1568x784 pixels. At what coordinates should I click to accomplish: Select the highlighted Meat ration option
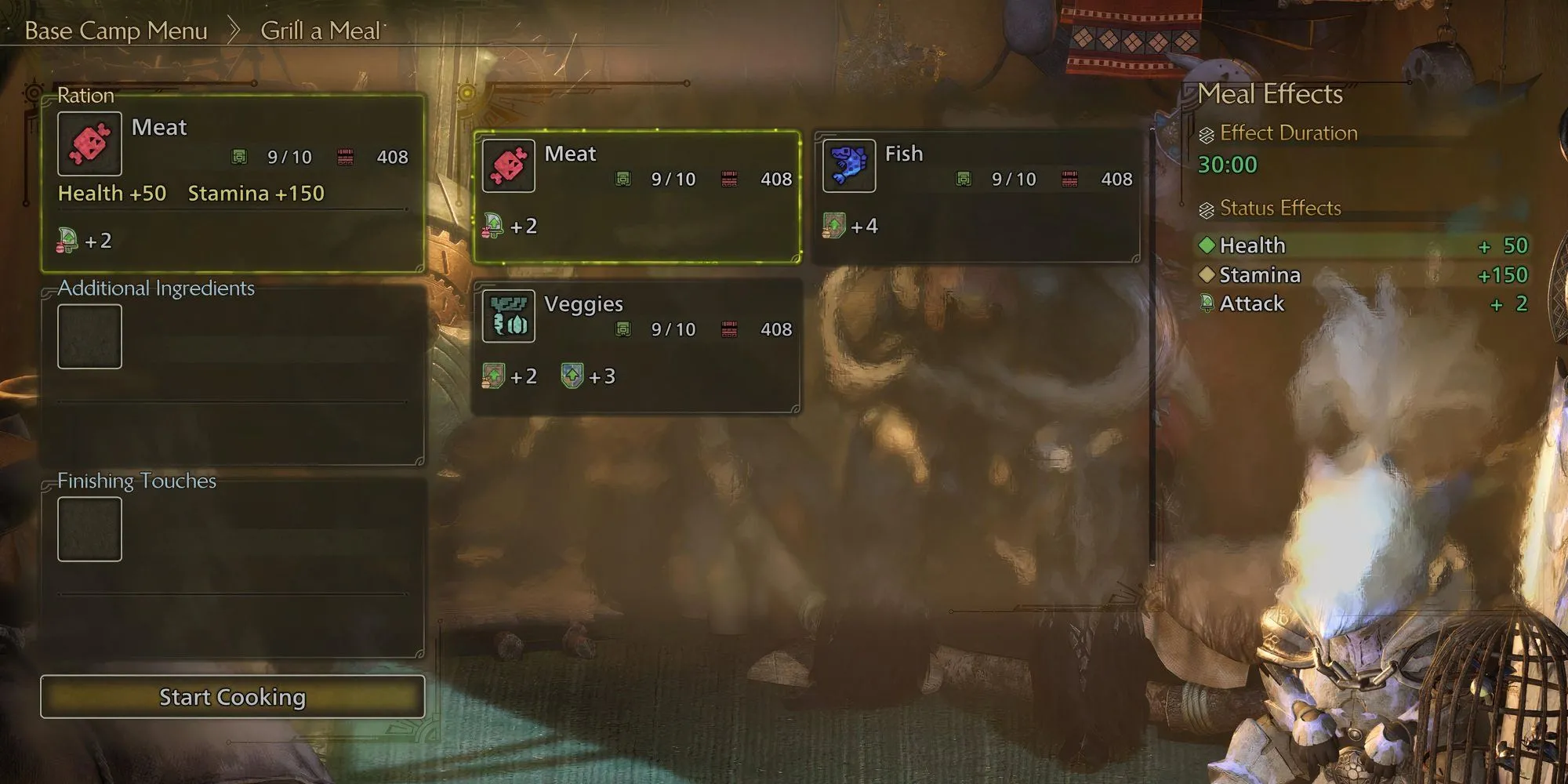637,196
